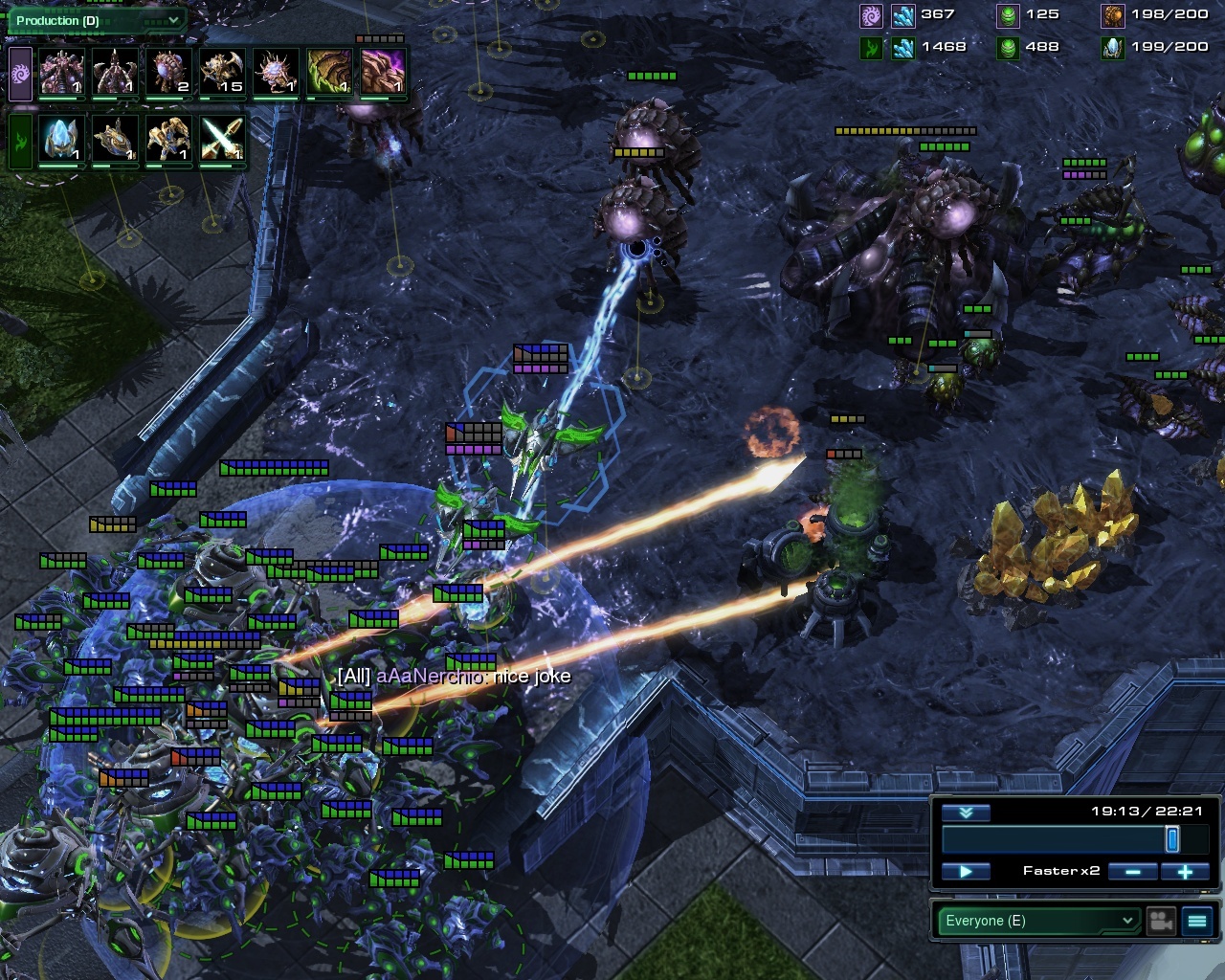Click the green-glowing Zerg carapace upgrade icon
Screen dimensions: 1225x980
click(x=328, y=73)
